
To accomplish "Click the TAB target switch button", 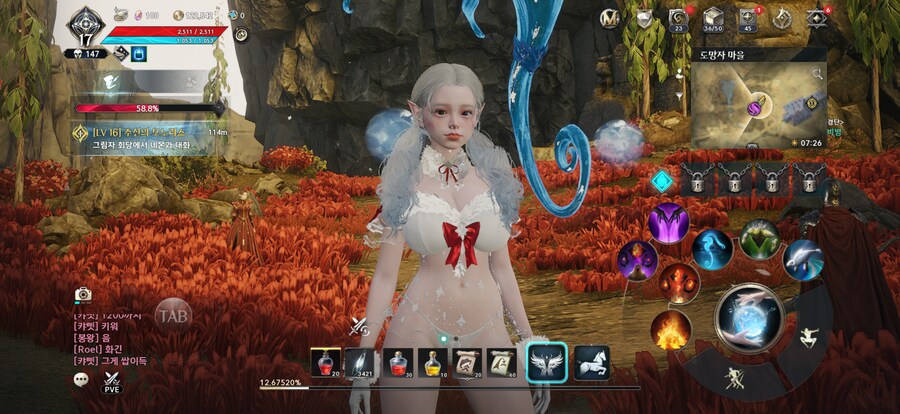I will pyautogui.click(x=173, y=313).
